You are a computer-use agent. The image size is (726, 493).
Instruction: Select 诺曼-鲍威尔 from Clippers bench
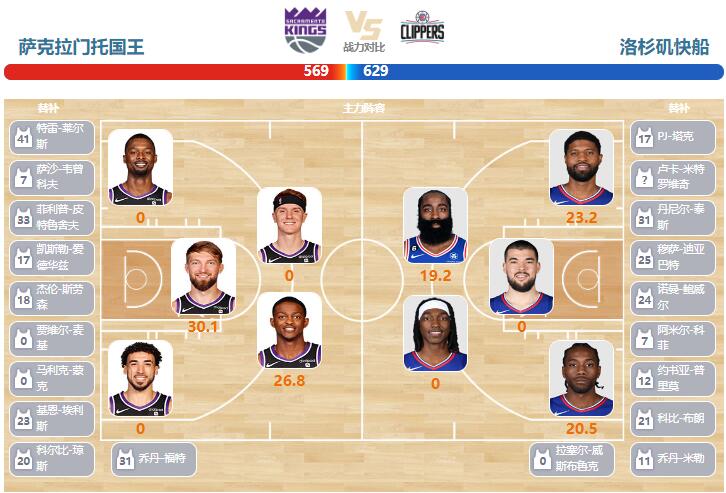tap(672, 297)
